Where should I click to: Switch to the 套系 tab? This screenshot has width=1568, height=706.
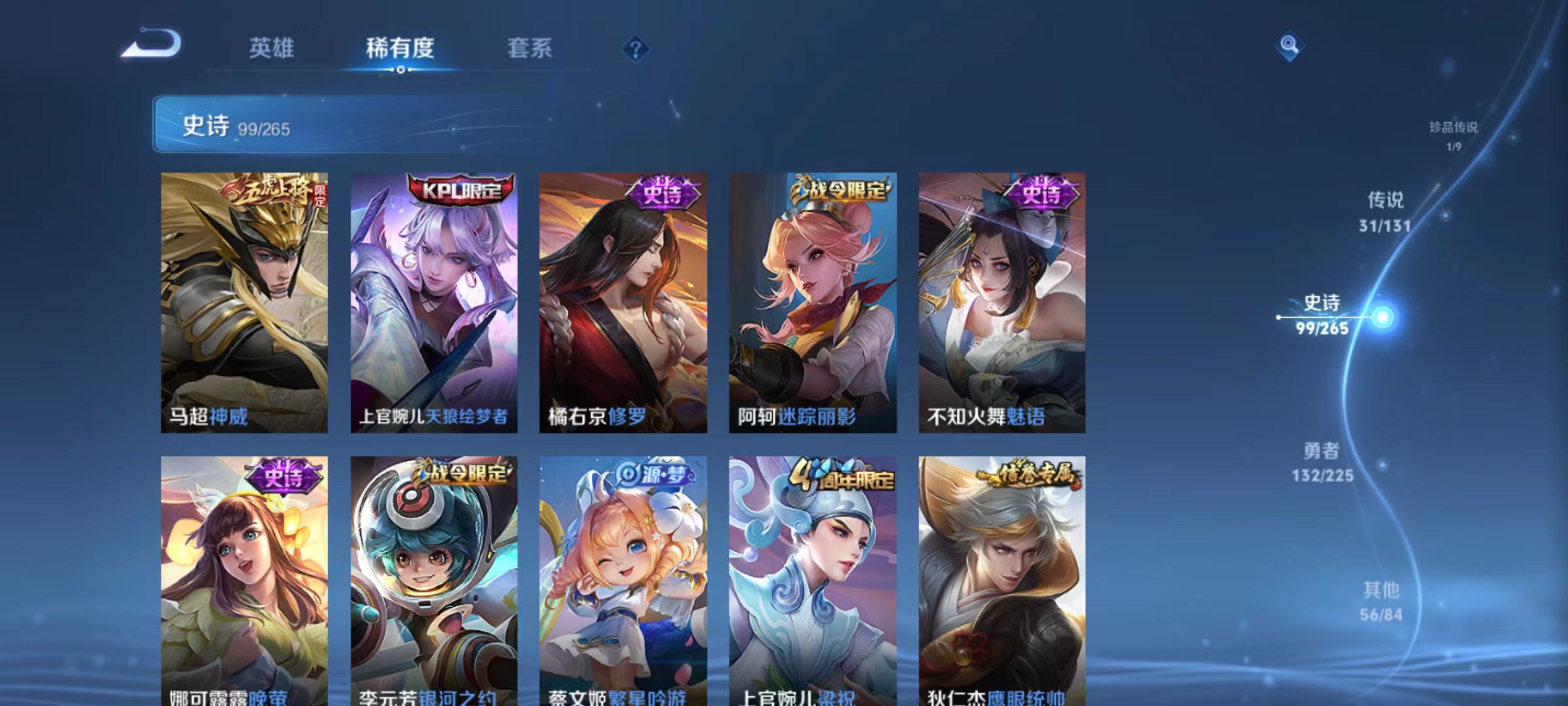[531, 48]
